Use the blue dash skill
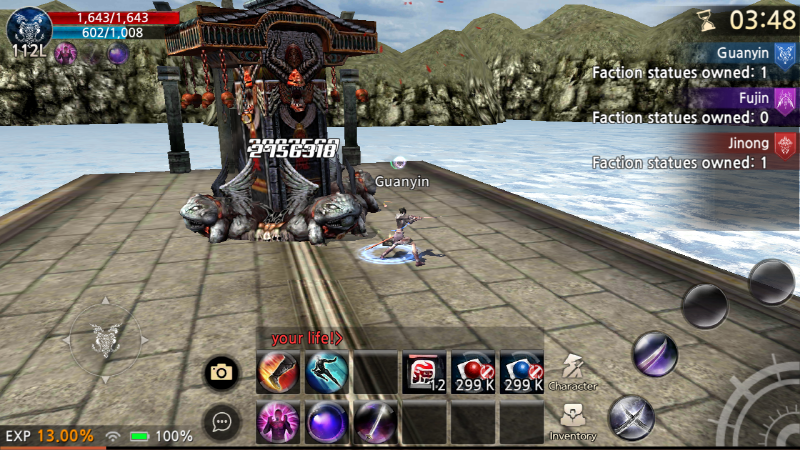Screen dimensions: 800x450 (326, 373)
